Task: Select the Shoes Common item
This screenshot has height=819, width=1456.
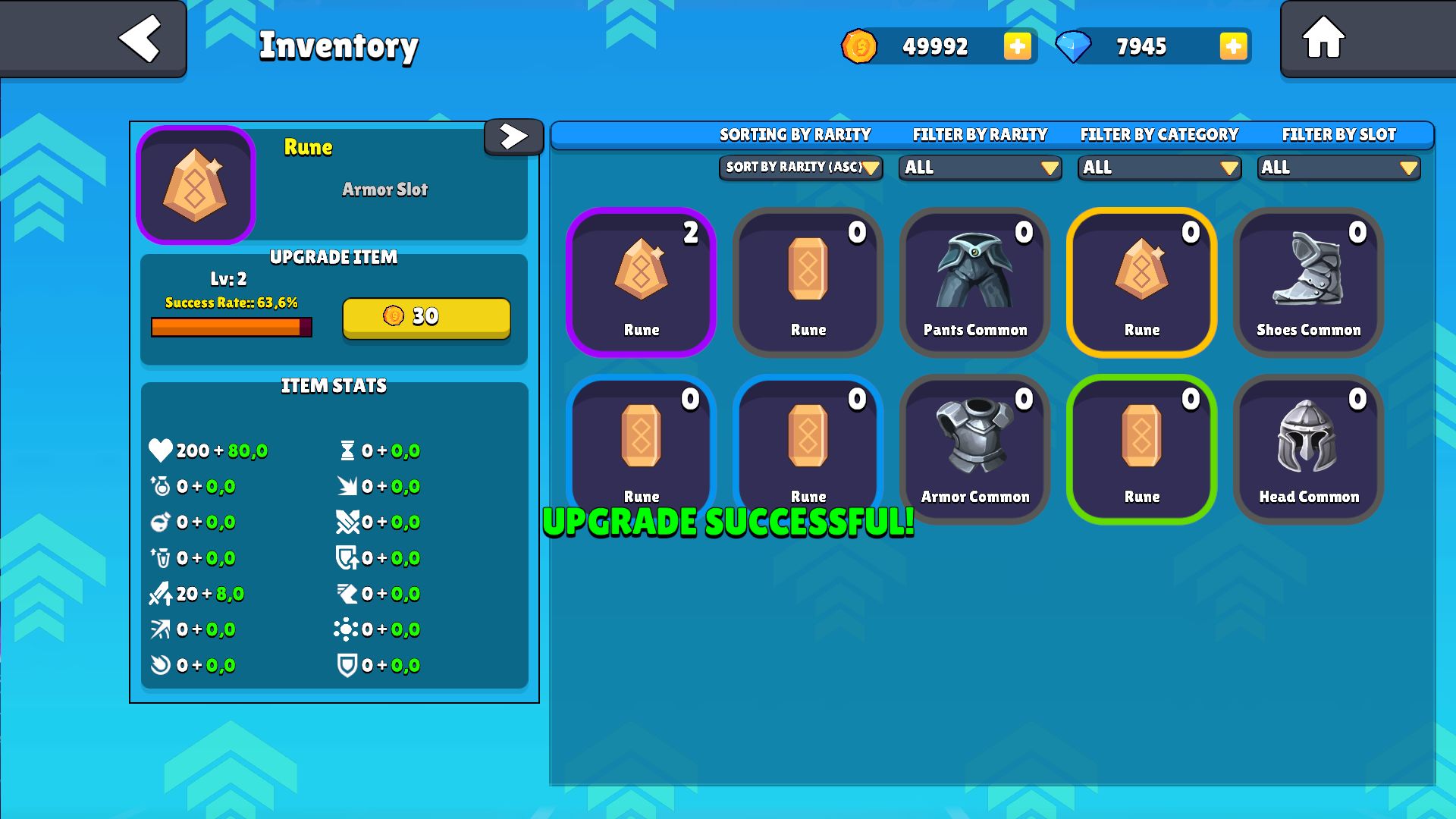Action: 1308,282
